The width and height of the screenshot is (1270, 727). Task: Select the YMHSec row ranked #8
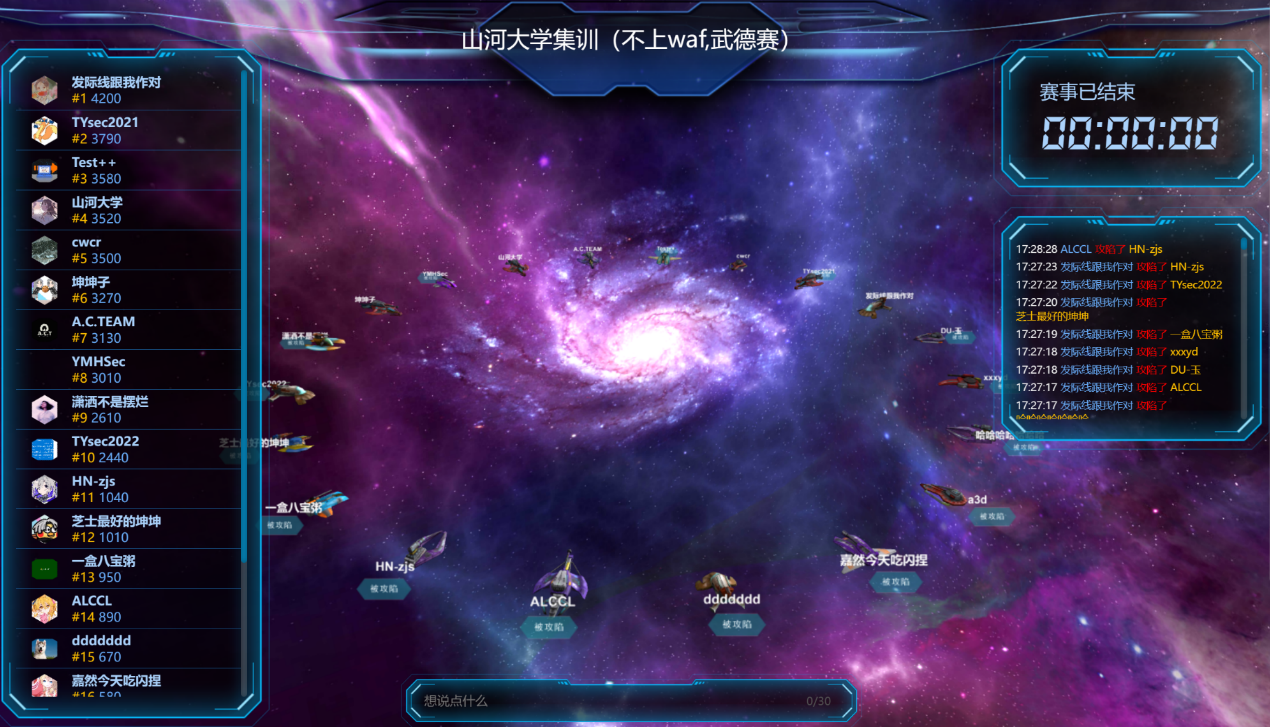(130, 370)
